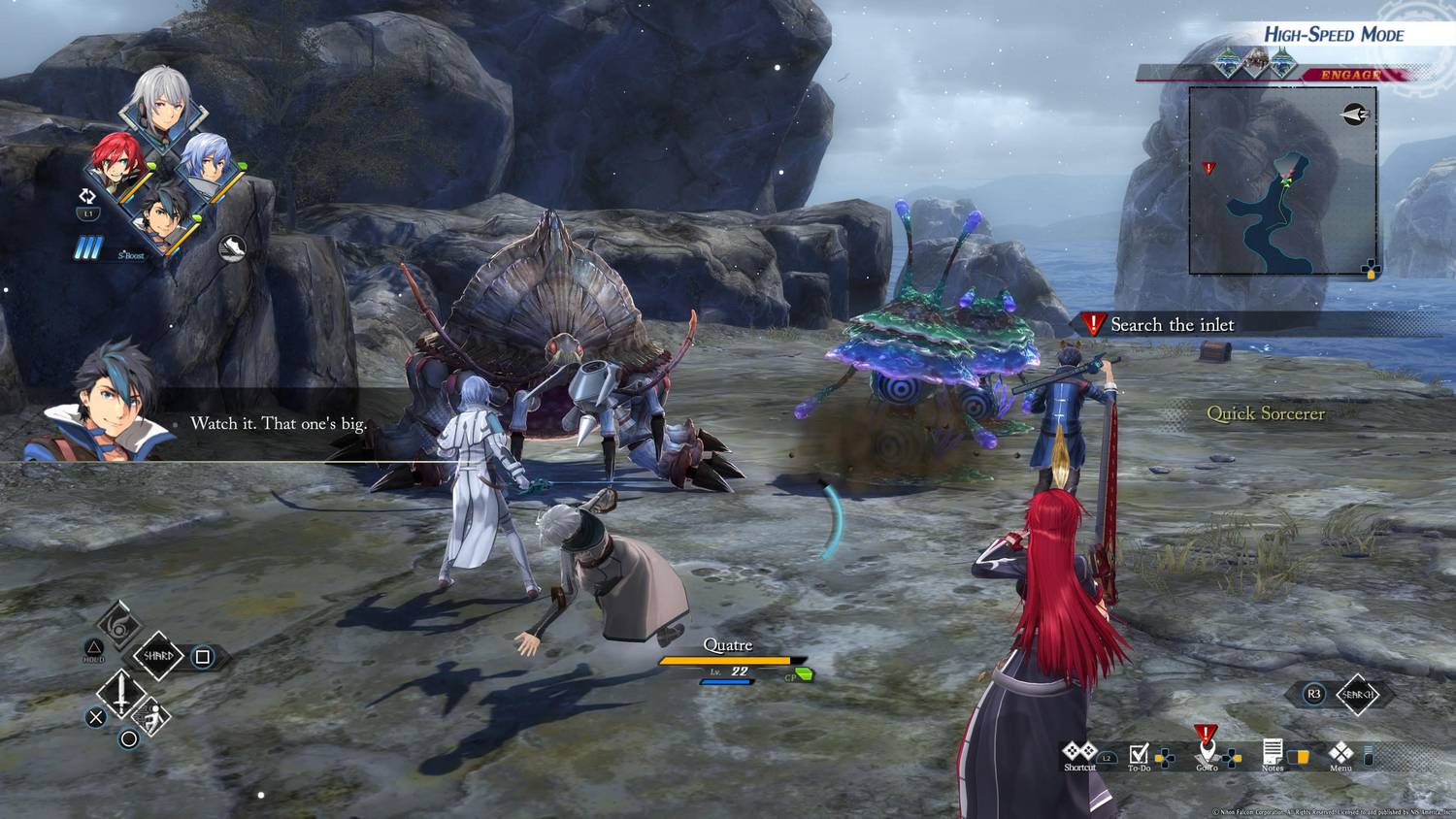Click the character swap arrows icon
The width and height of the screenshot is (1456, 819).
87,196
